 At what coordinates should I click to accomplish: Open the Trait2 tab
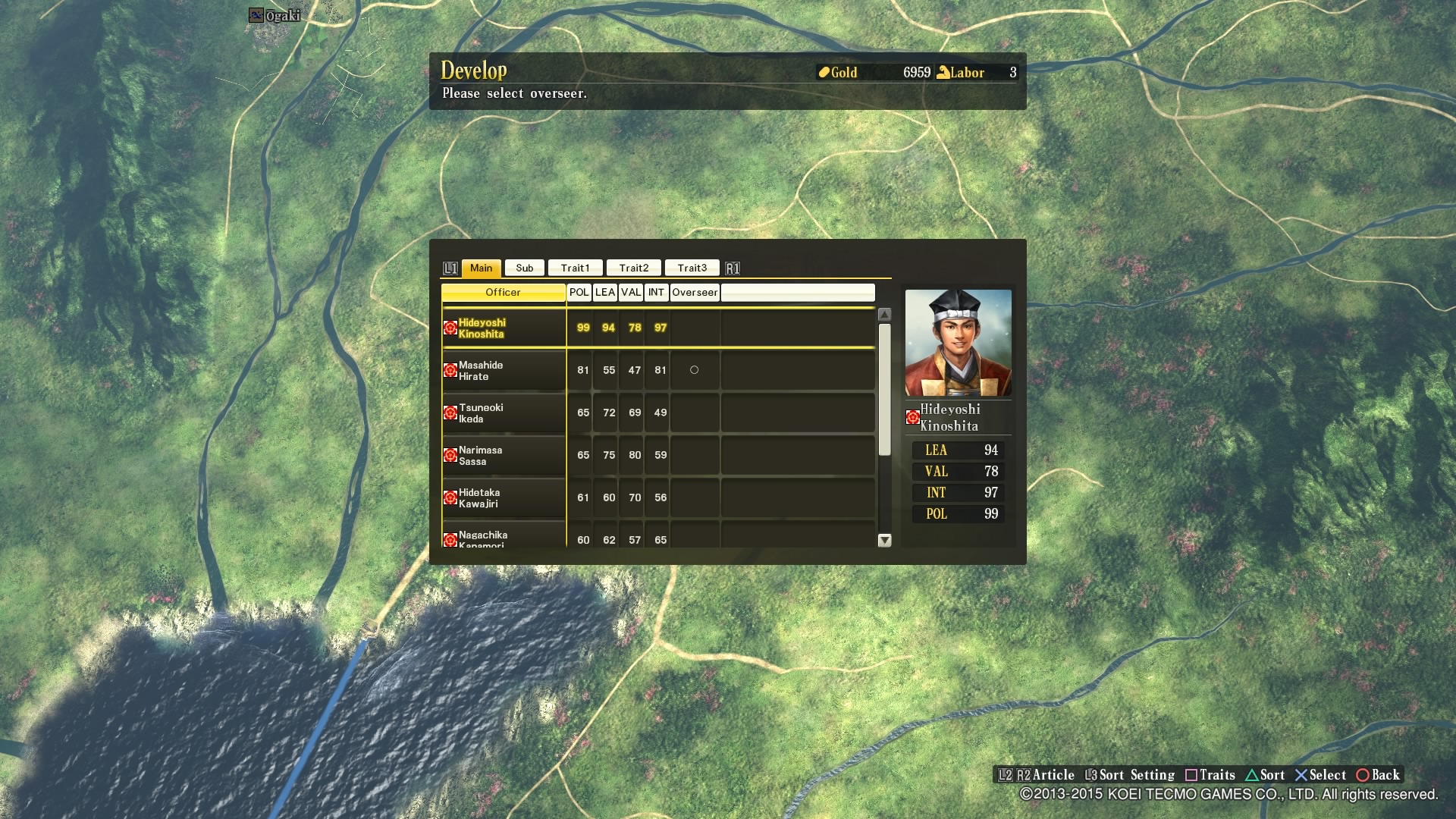click(634, 267)
